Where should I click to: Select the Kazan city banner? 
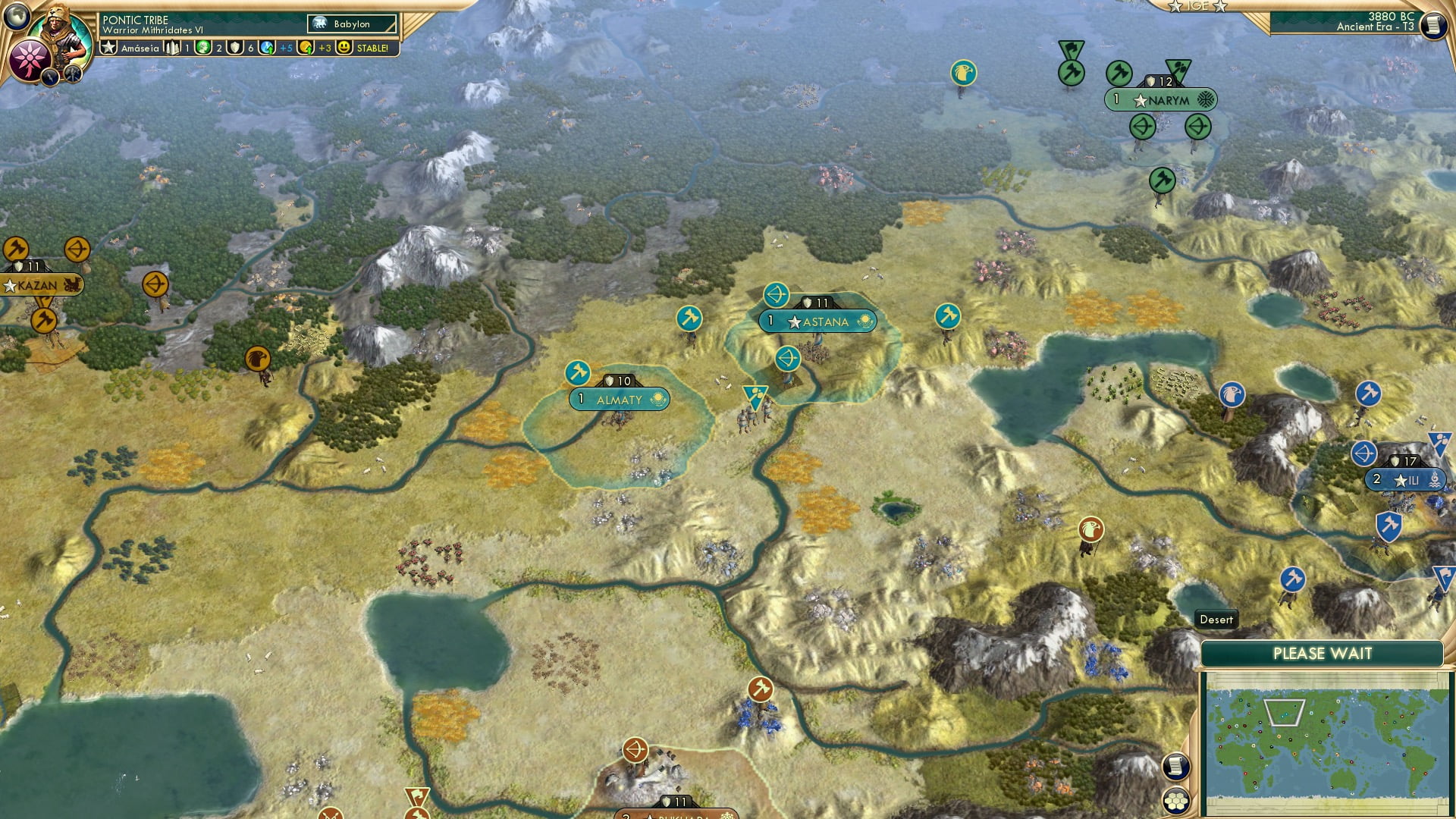pyautogui.click(x=36, y=285)
